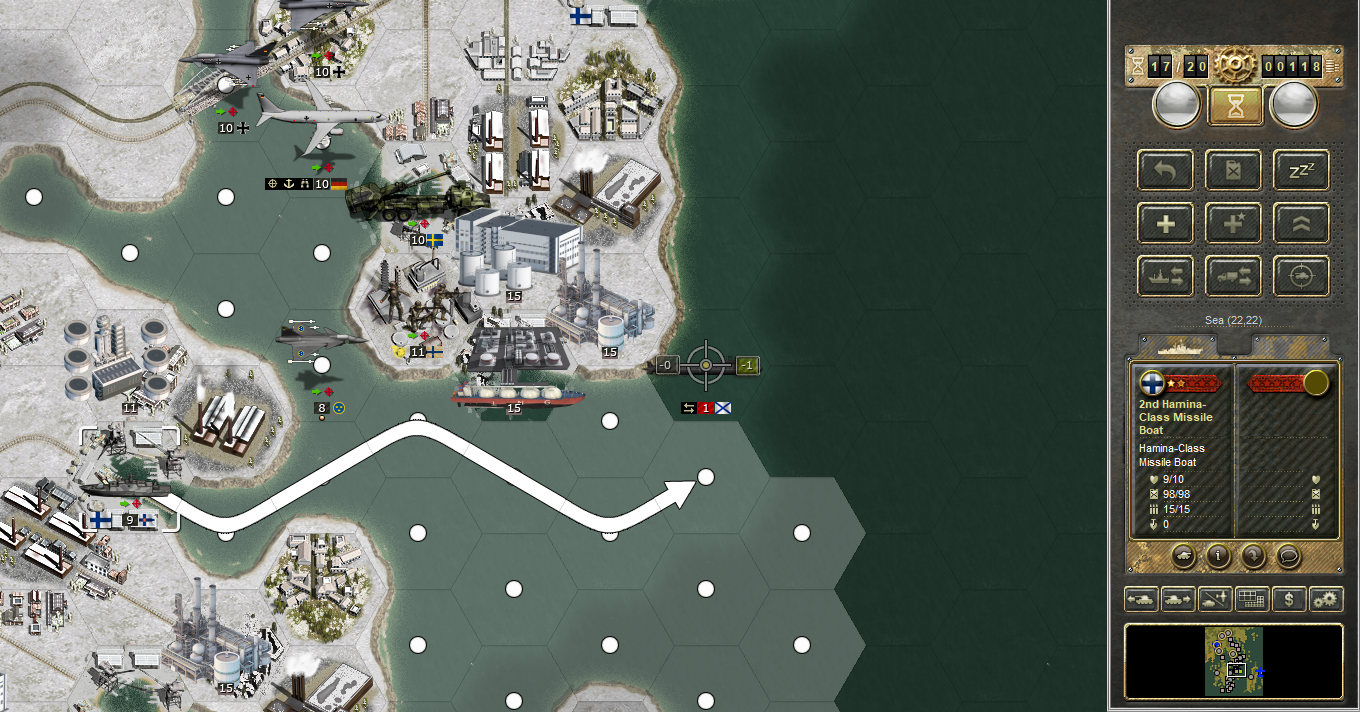
Task: Open the speech bubble message button
Action: 1288,555
